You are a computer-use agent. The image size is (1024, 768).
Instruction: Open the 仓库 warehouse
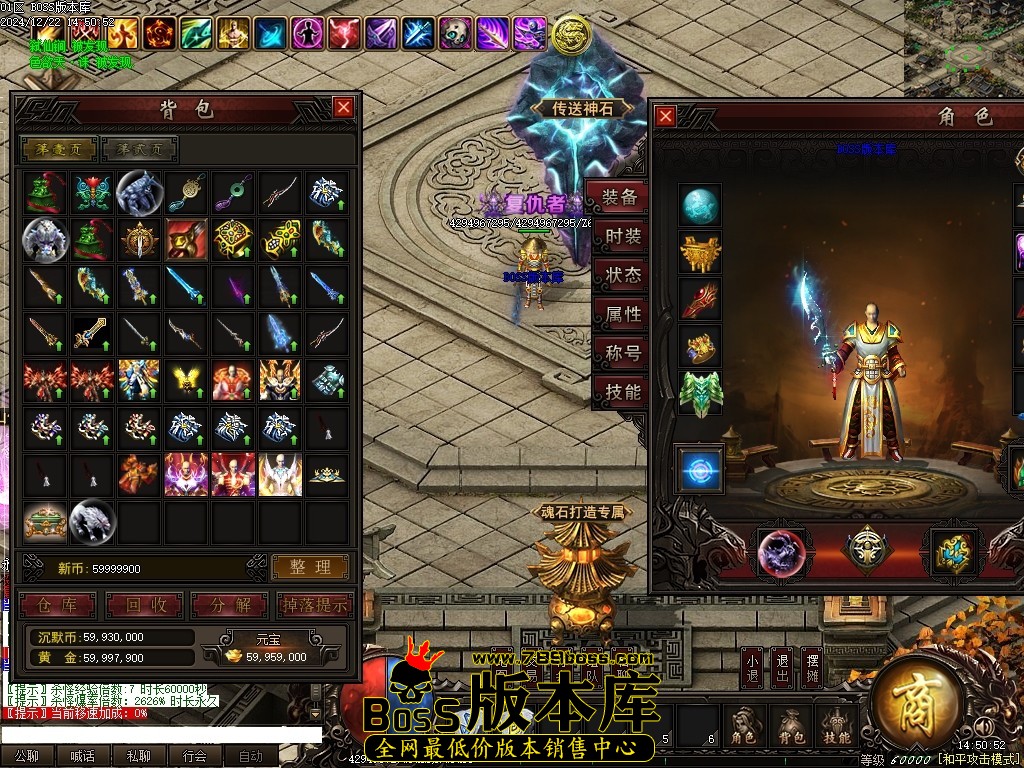57,605
